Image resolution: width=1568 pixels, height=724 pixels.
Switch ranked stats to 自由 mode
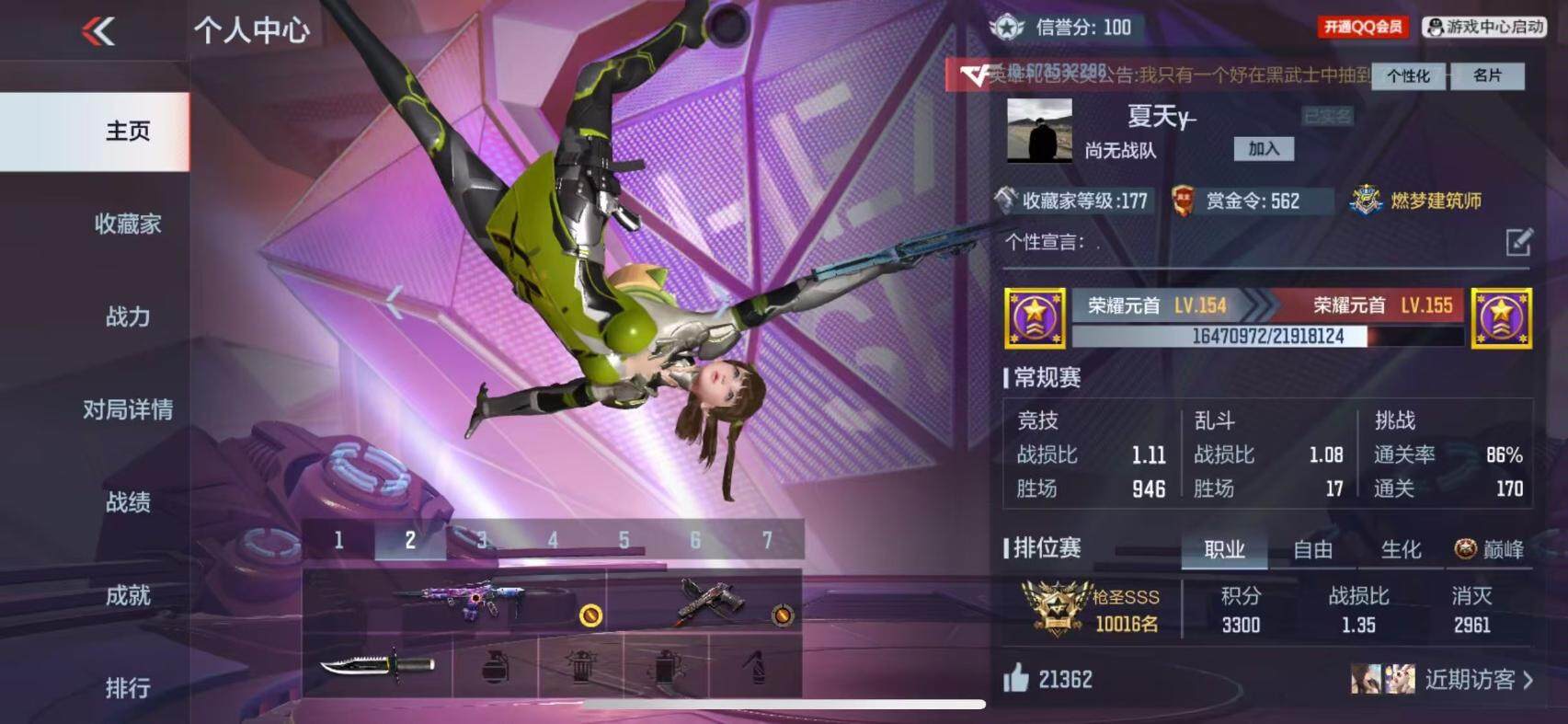(x=1312, y=549)
